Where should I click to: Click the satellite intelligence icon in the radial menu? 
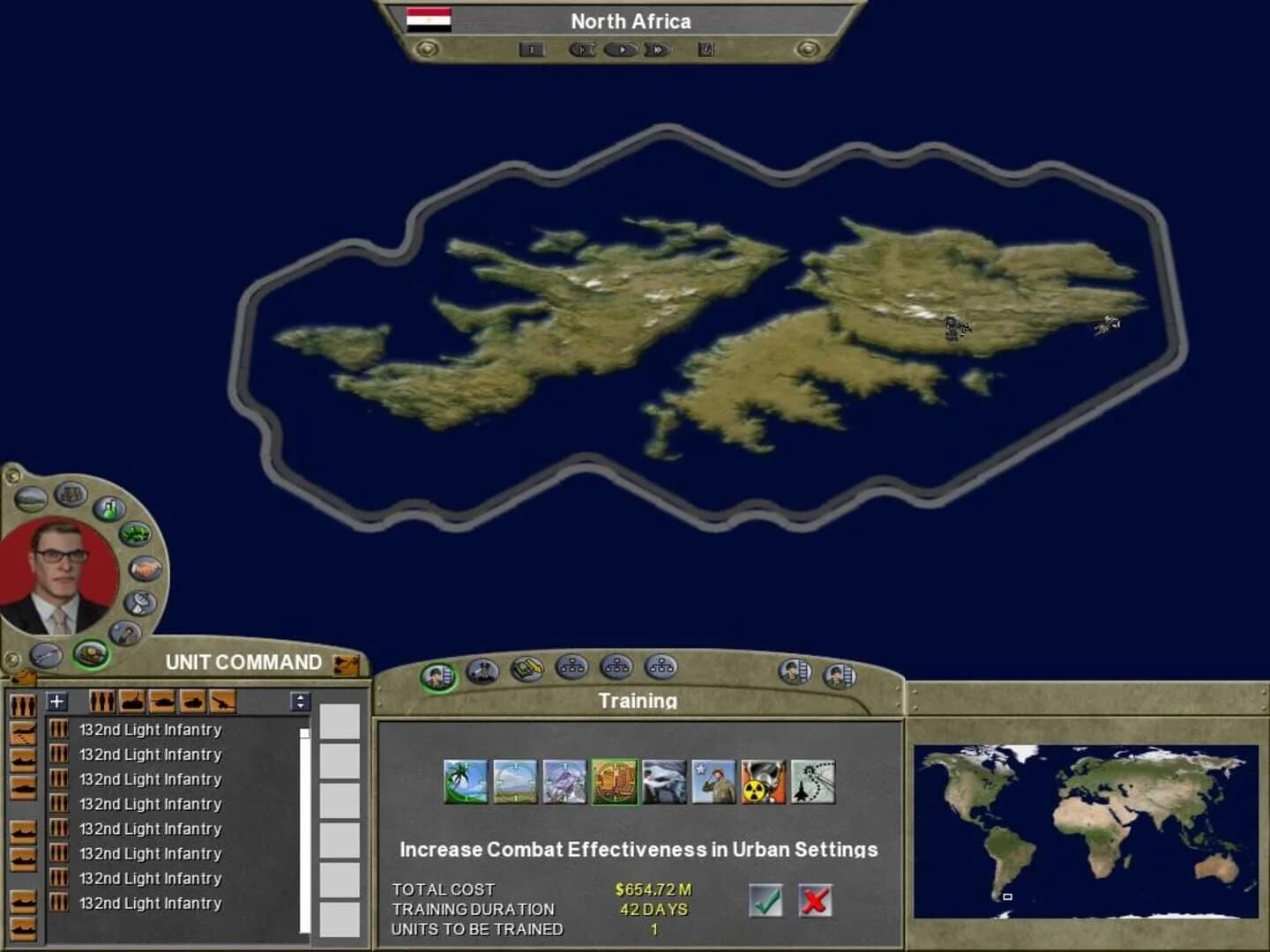(x=138, y=603)
